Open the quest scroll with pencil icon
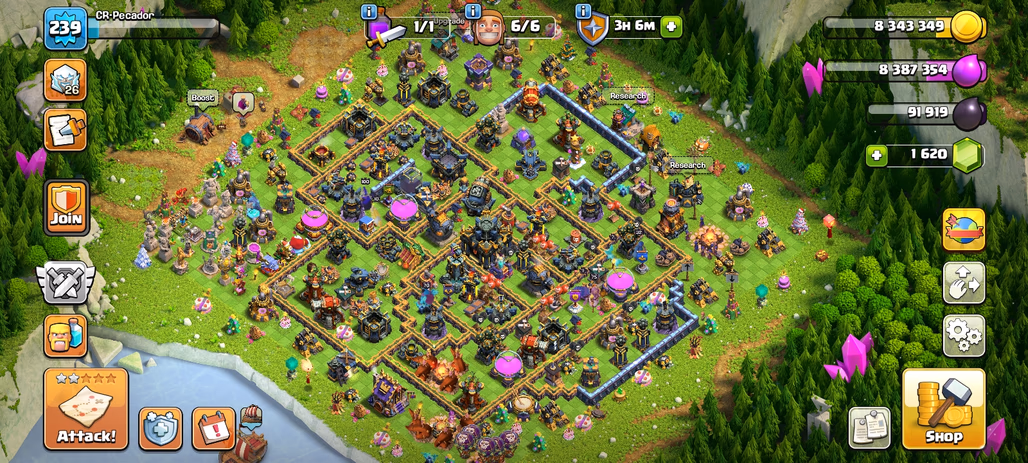 click(65, 129)
